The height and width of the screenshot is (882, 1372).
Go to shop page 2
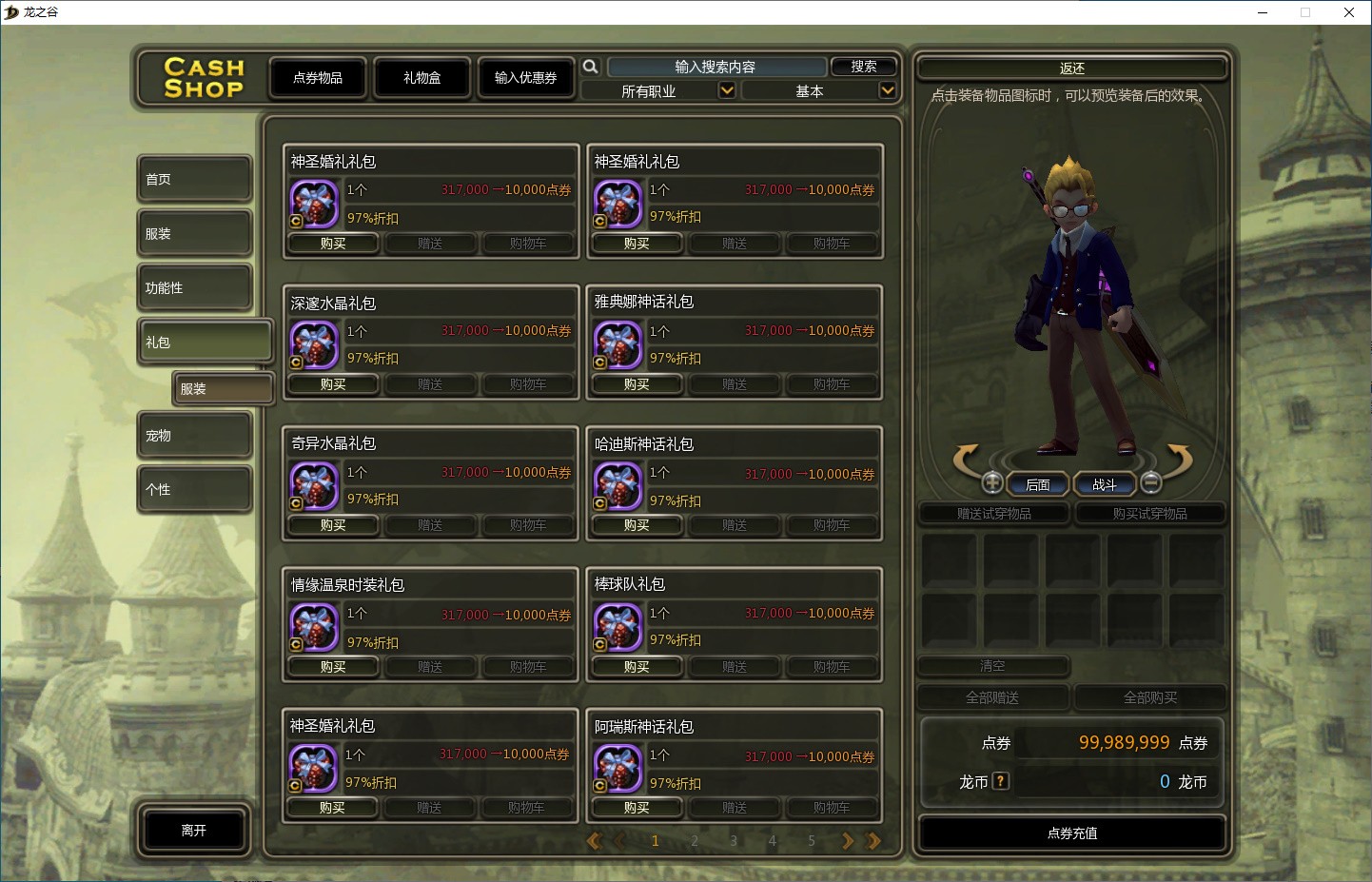coord(695,841)
